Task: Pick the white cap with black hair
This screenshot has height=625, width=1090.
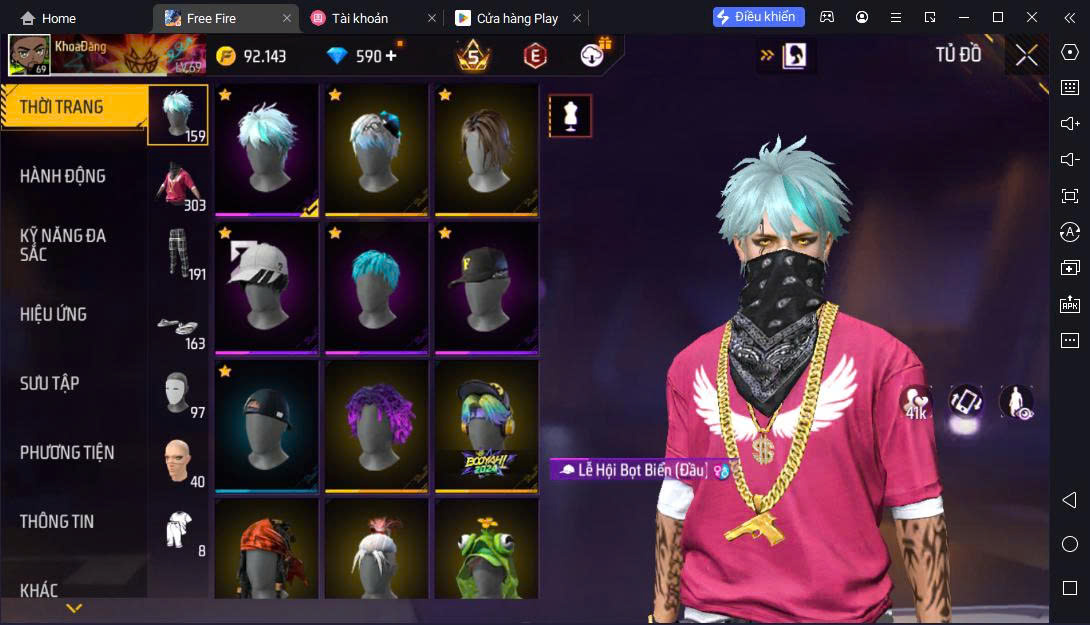Action: pos(266,287)
